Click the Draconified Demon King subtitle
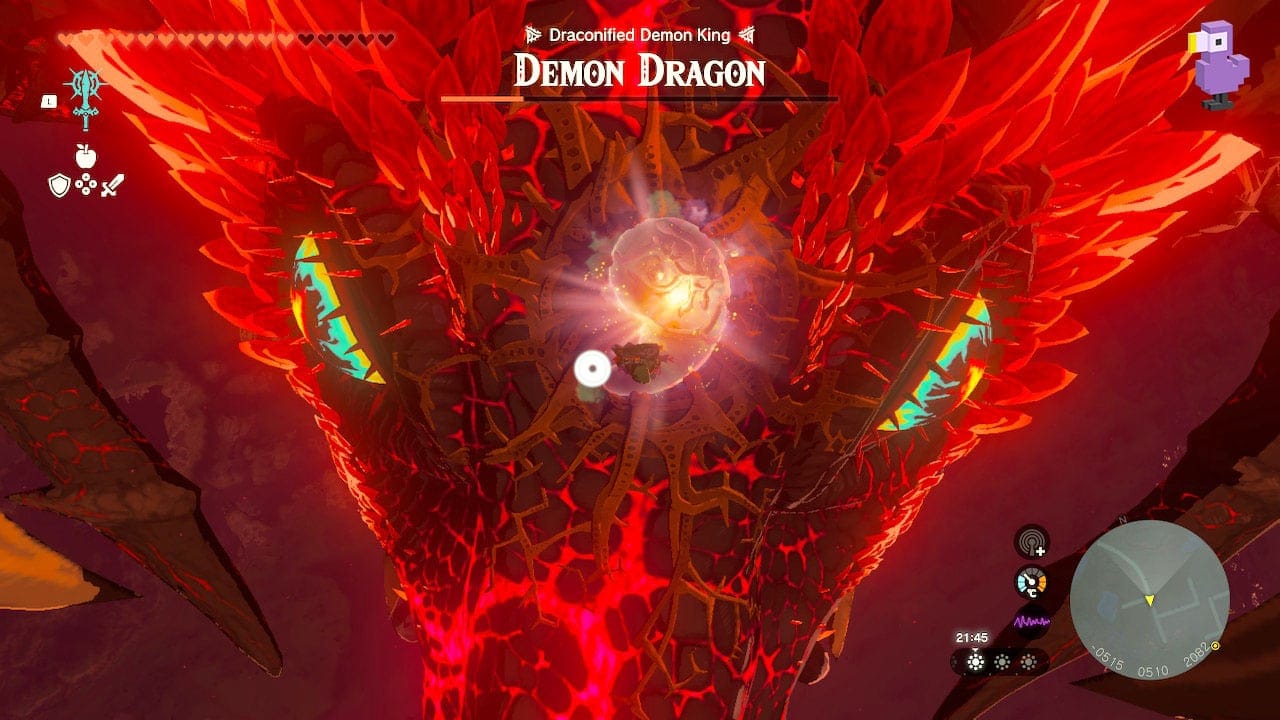1280x720 pixels. (638, 33)
